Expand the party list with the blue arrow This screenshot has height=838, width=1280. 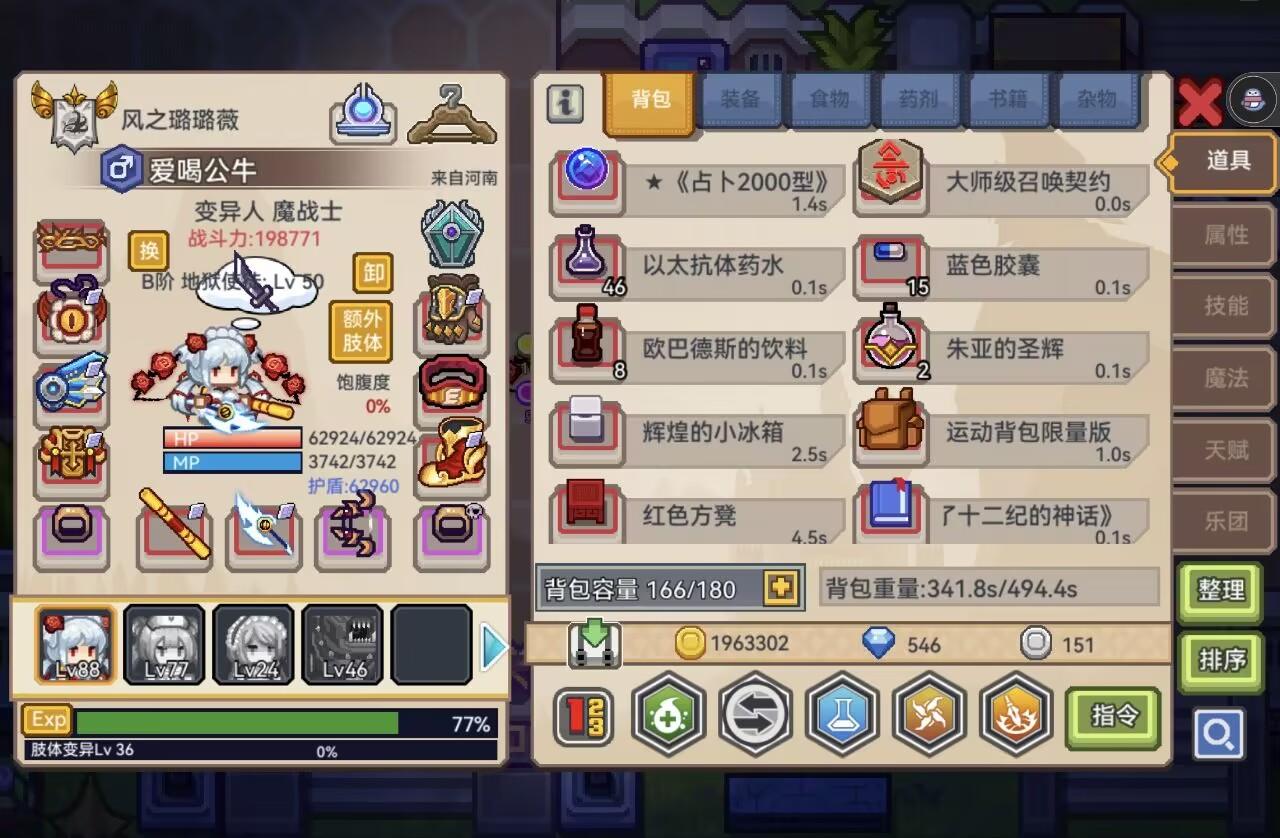[491, 646]
